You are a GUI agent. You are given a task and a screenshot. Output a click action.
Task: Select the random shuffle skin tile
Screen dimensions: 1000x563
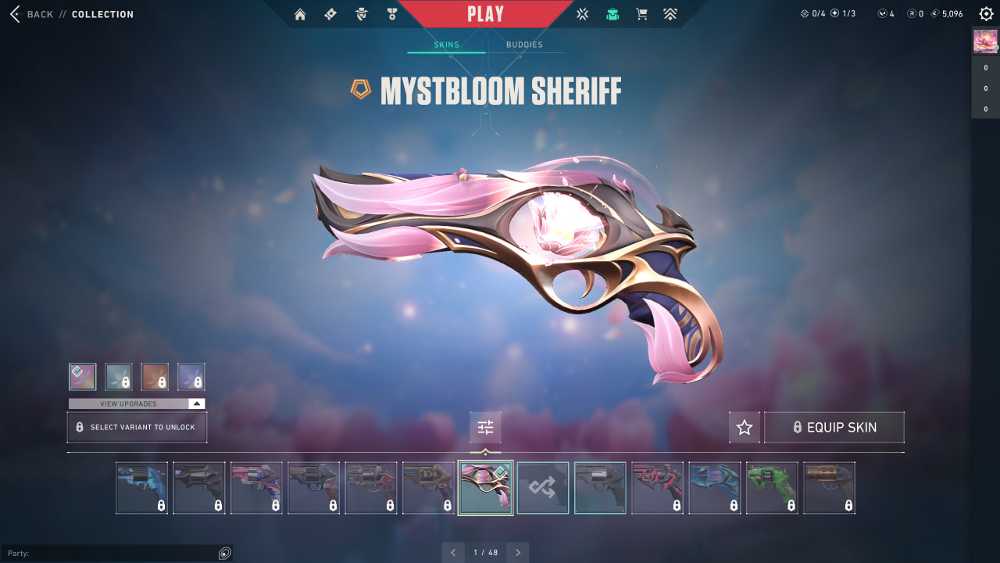[x=543, y=488]
